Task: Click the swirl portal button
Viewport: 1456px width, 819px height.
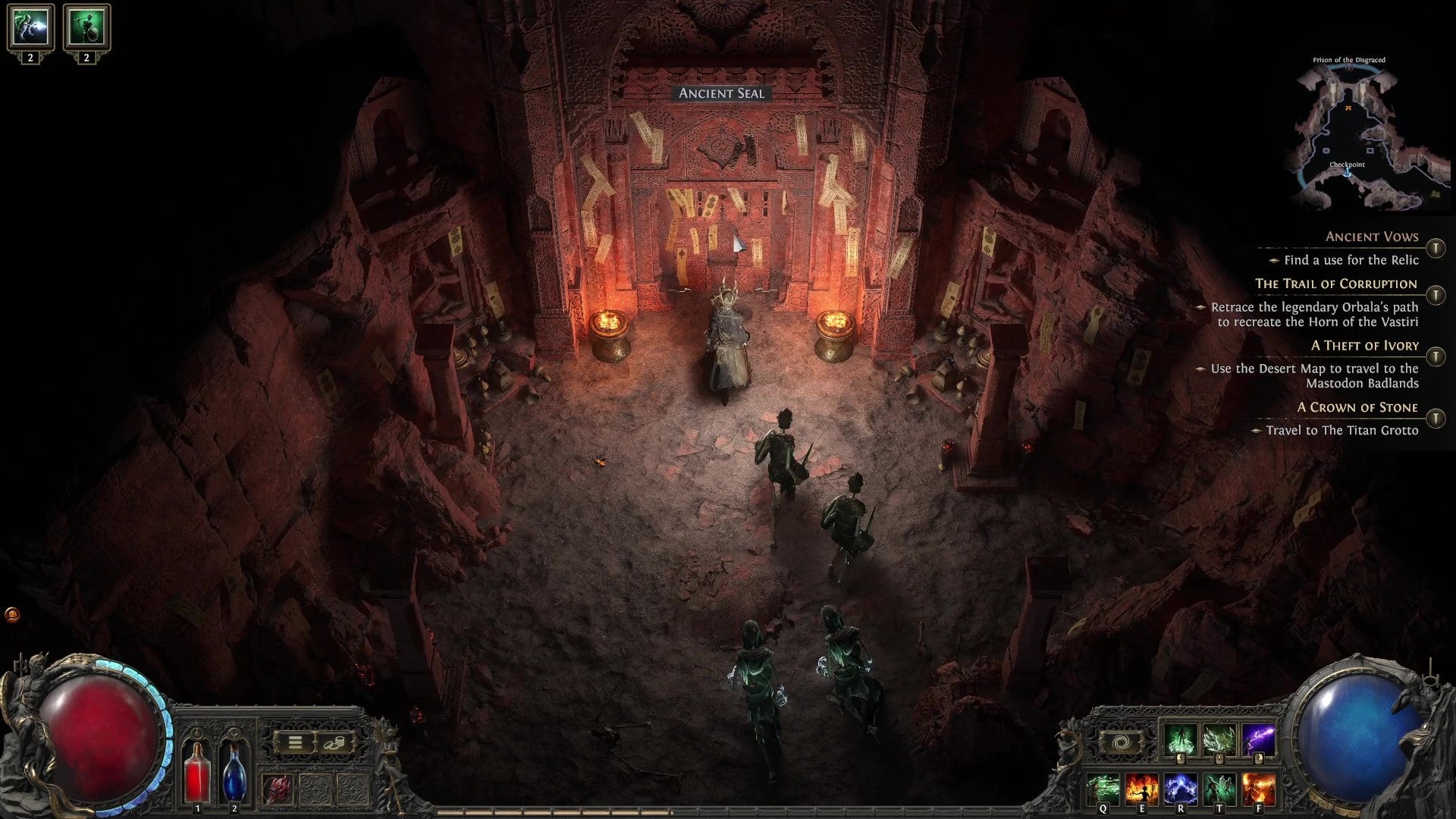Action: (x=1120, y=743)
